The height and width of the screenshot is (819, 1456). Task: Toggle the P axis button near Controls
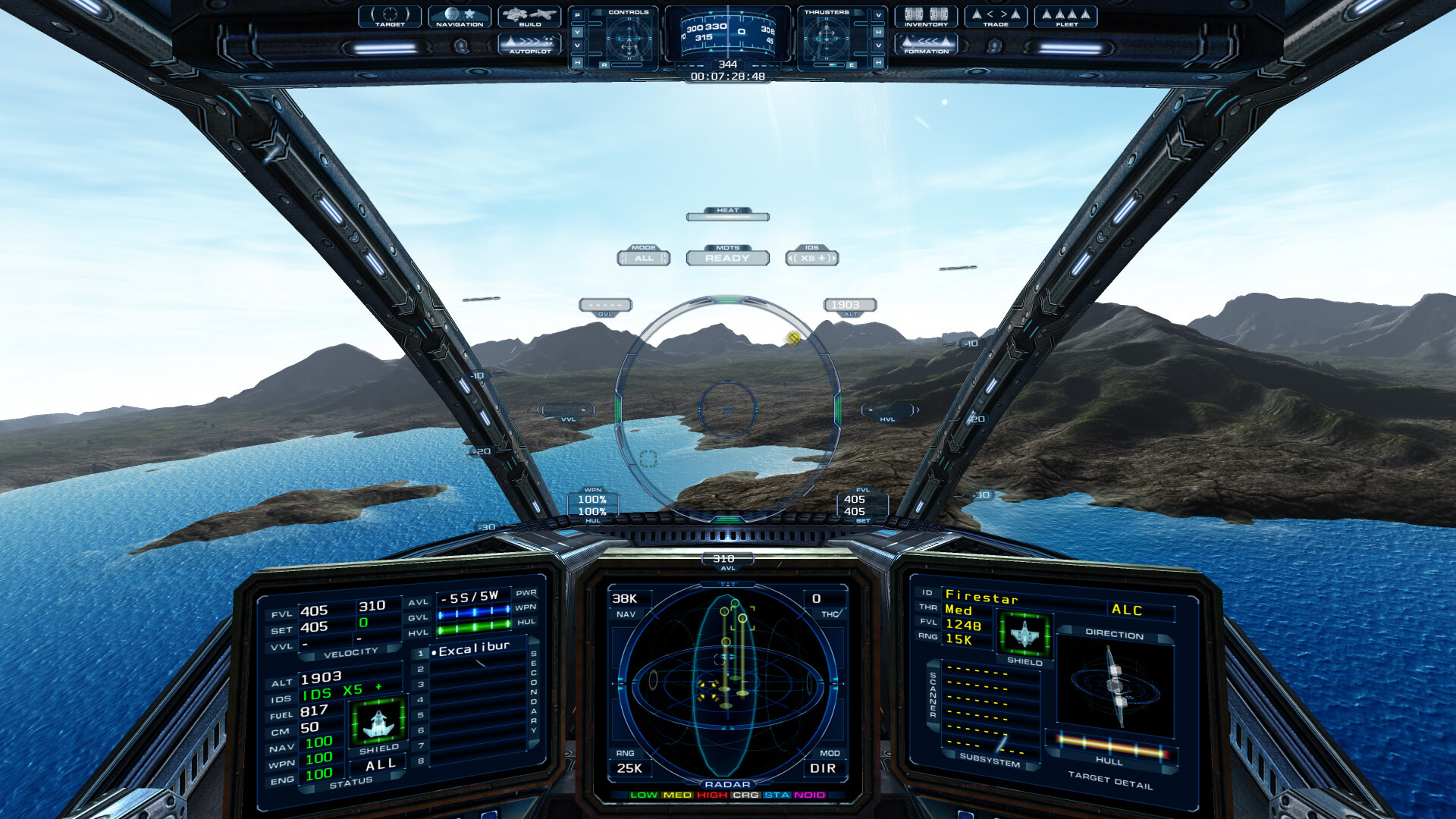pos(577,17)
